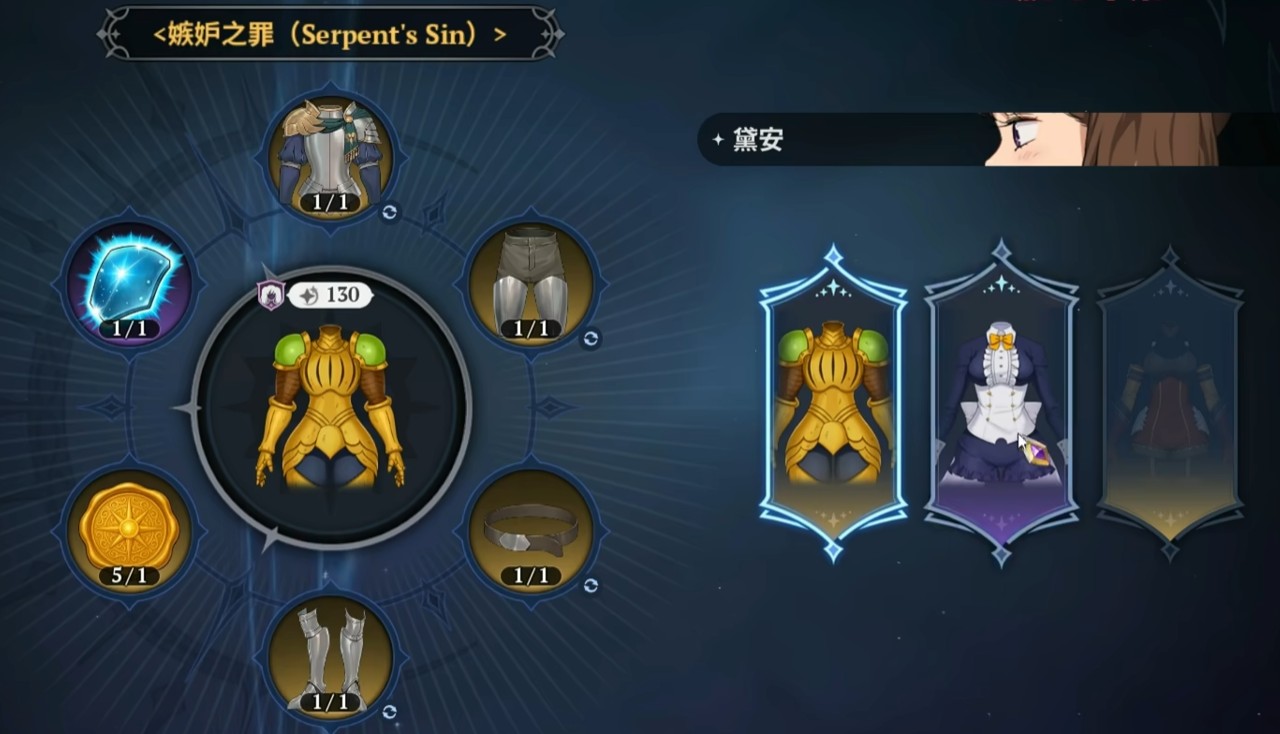The image size is (1280, 734).
Task: Click the 130 currency cost button
Action: pos(330,296)
